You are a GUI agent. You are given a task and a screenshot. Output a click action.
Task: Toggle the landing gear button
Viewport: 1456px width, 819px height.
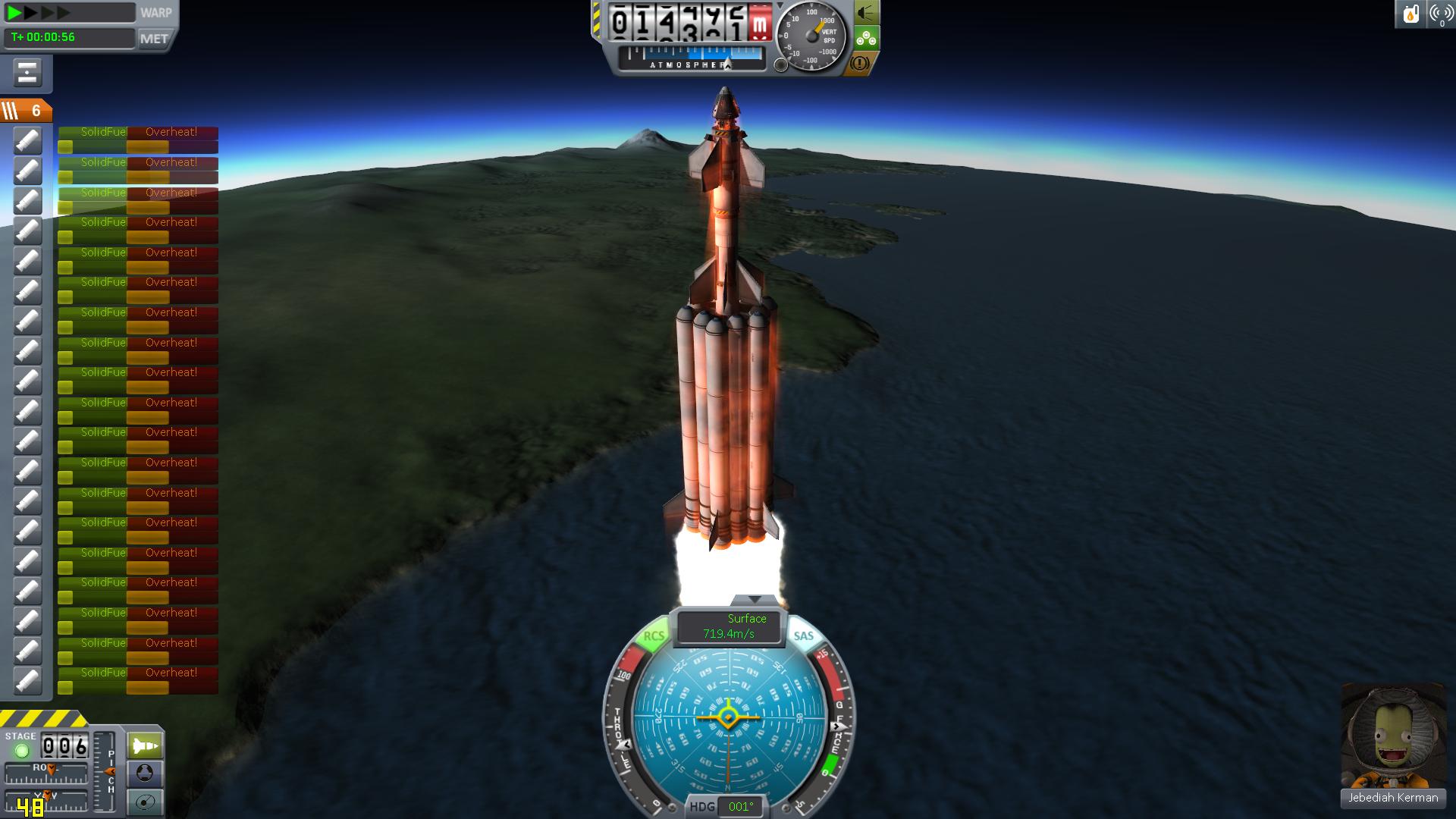[x=865, y=38]
